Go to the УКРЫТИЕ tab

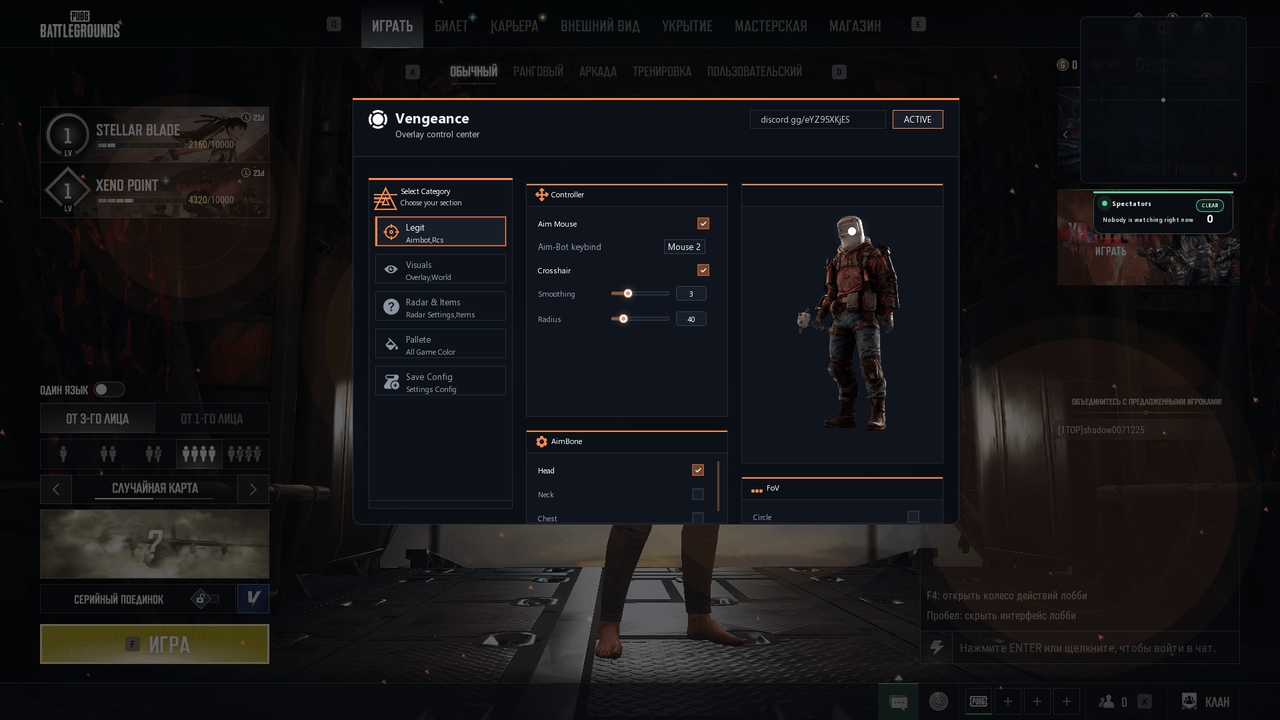pyautogui.click(x=687, y=26)
